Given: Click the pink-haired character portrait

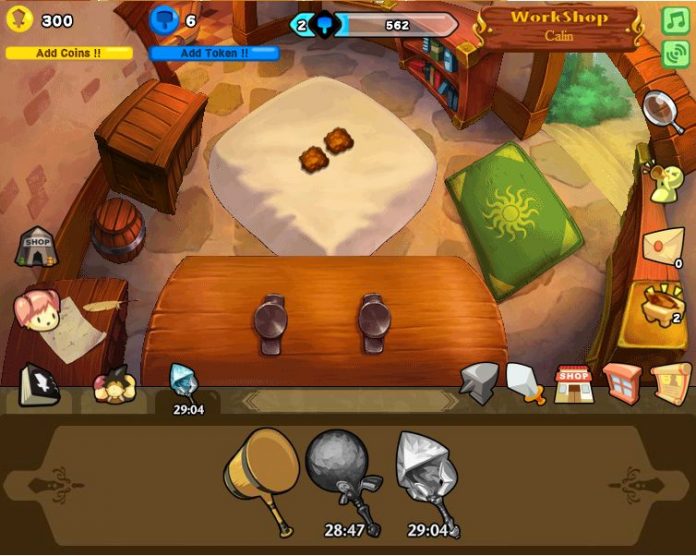Looking at the screenshot, I should coord(36,309).
